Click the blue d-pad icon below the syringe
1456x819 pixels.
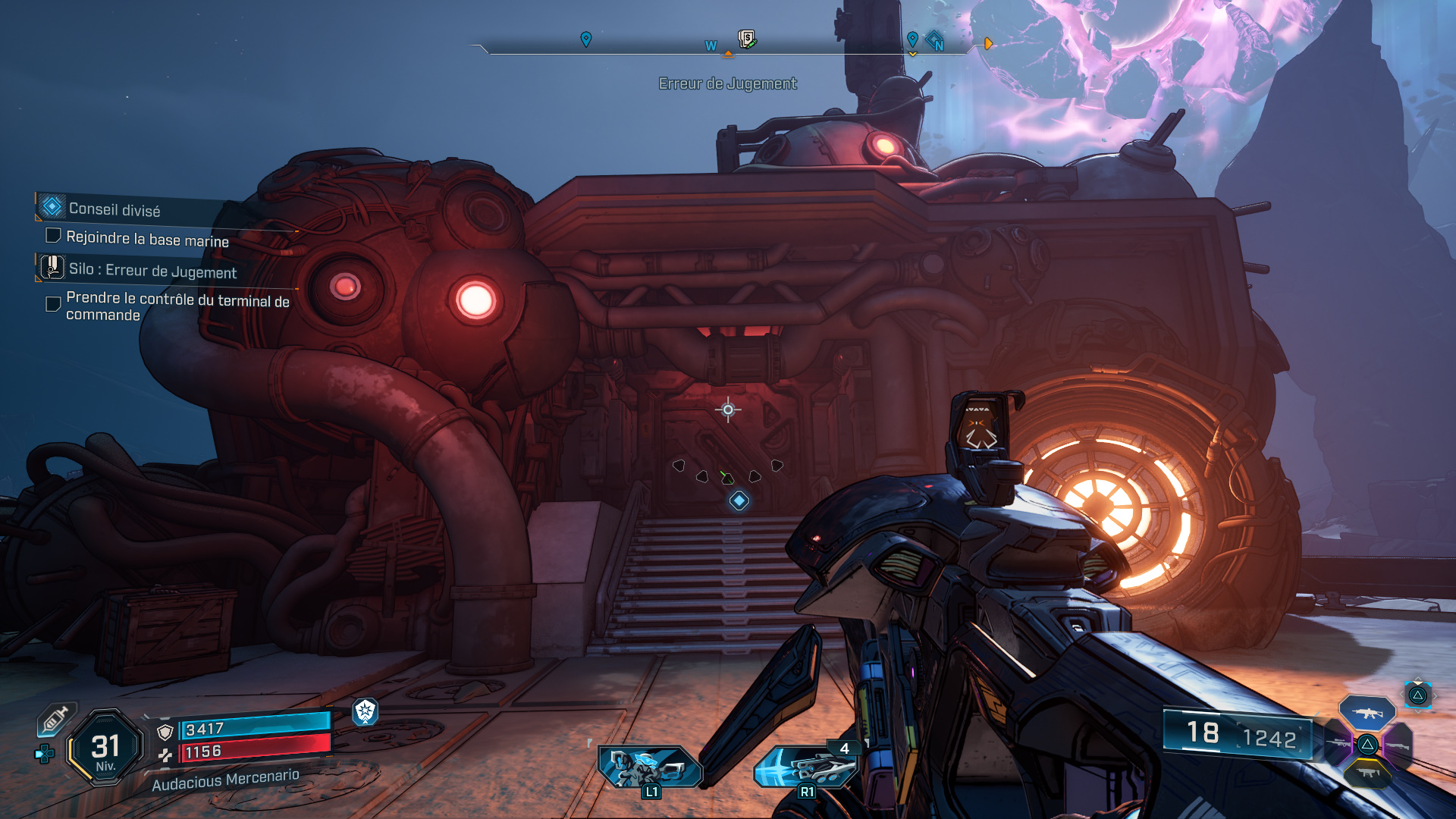coord(44,754)
